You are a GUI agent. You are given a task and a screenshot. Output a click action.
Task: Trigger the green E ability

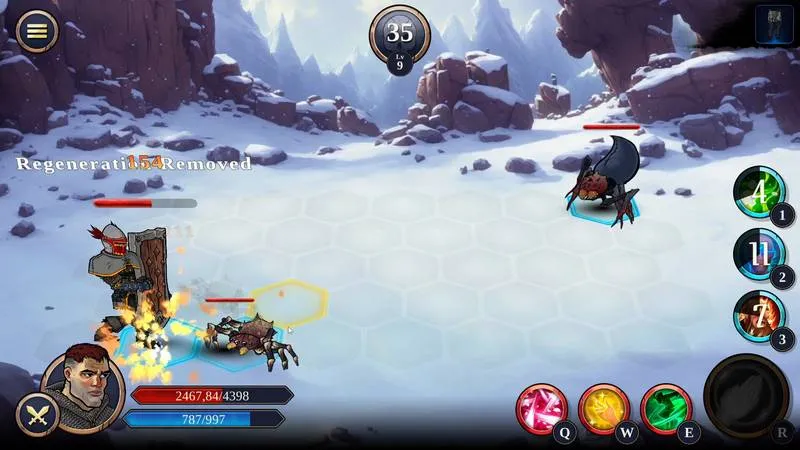[x=665, y=408]
